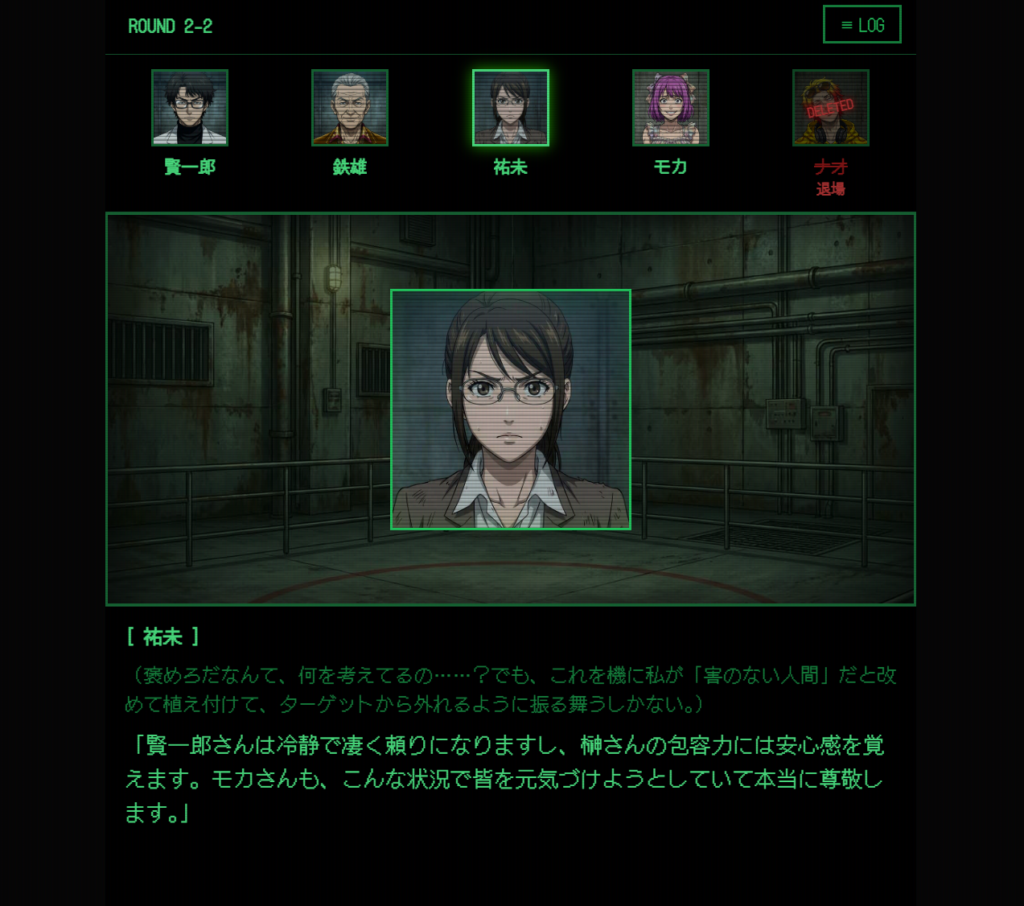Image resolution: width=1024 pixels, height=906 pixels.
Task: Click 祐未's highlighted portrait
Action: [510, 108]
